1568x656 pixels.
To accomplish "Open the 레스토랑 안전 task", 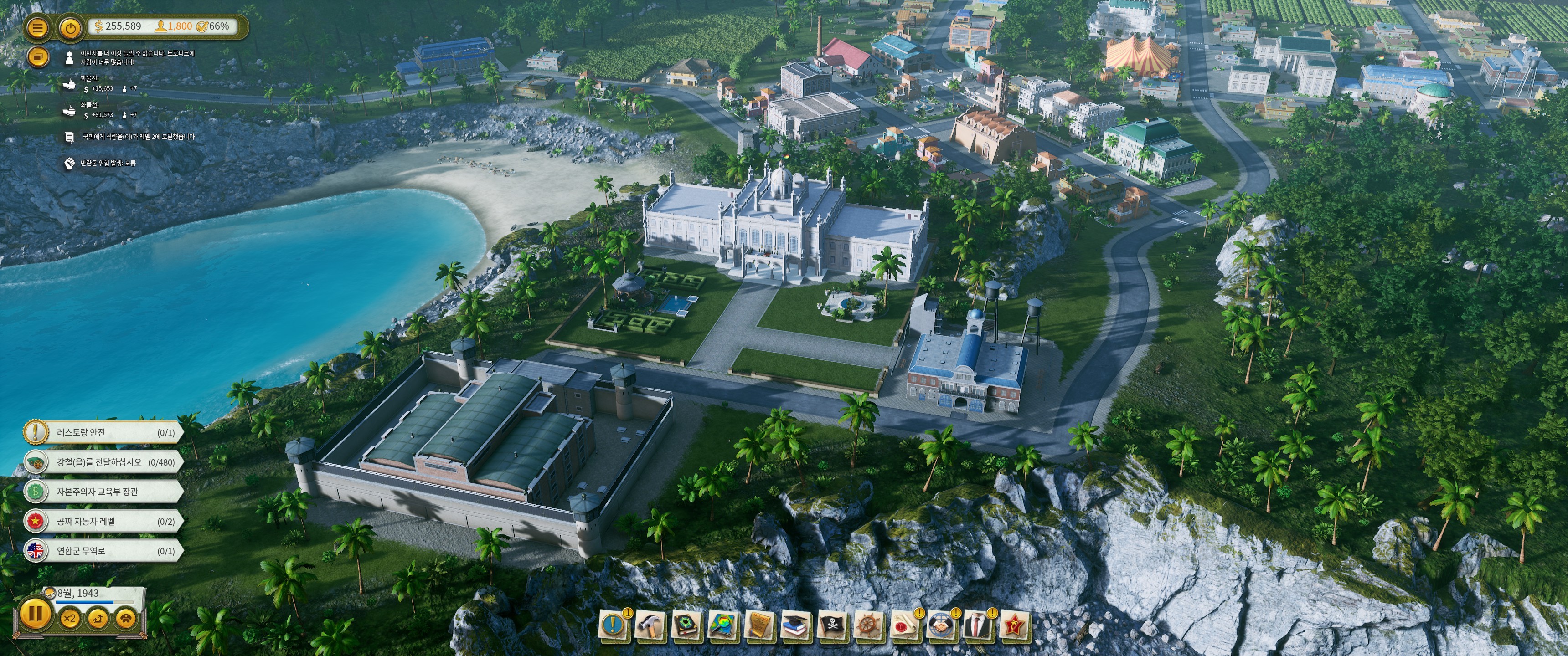I will 103,433.
